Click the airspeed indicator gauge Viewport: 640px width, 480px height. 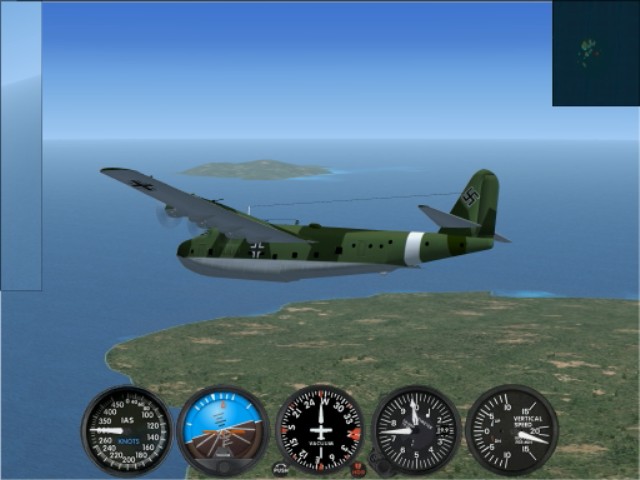127,430
